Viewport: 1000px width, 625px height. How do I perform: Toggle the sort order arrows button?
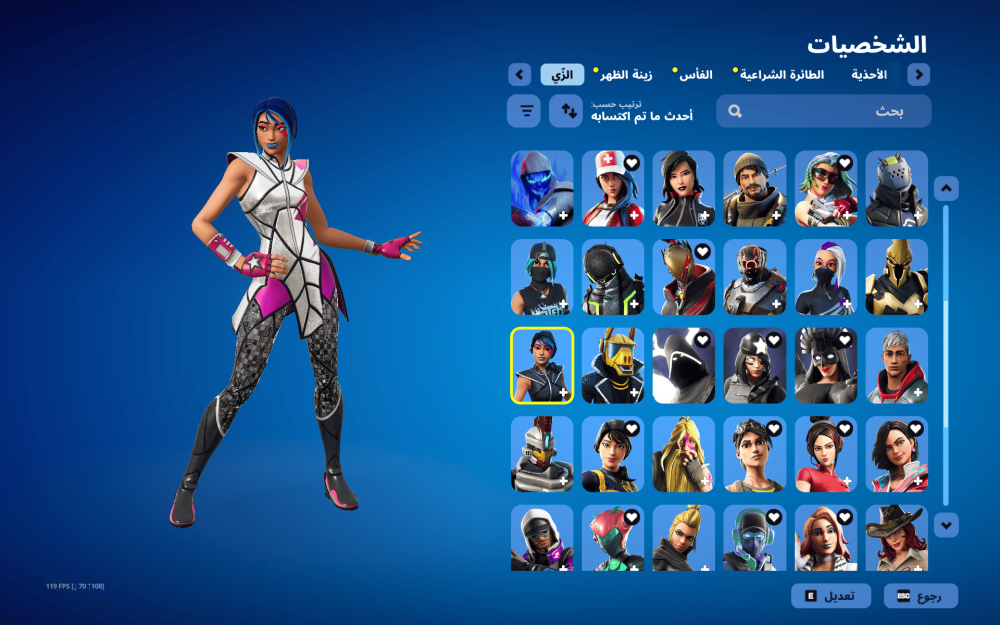(x=565, y=111)
